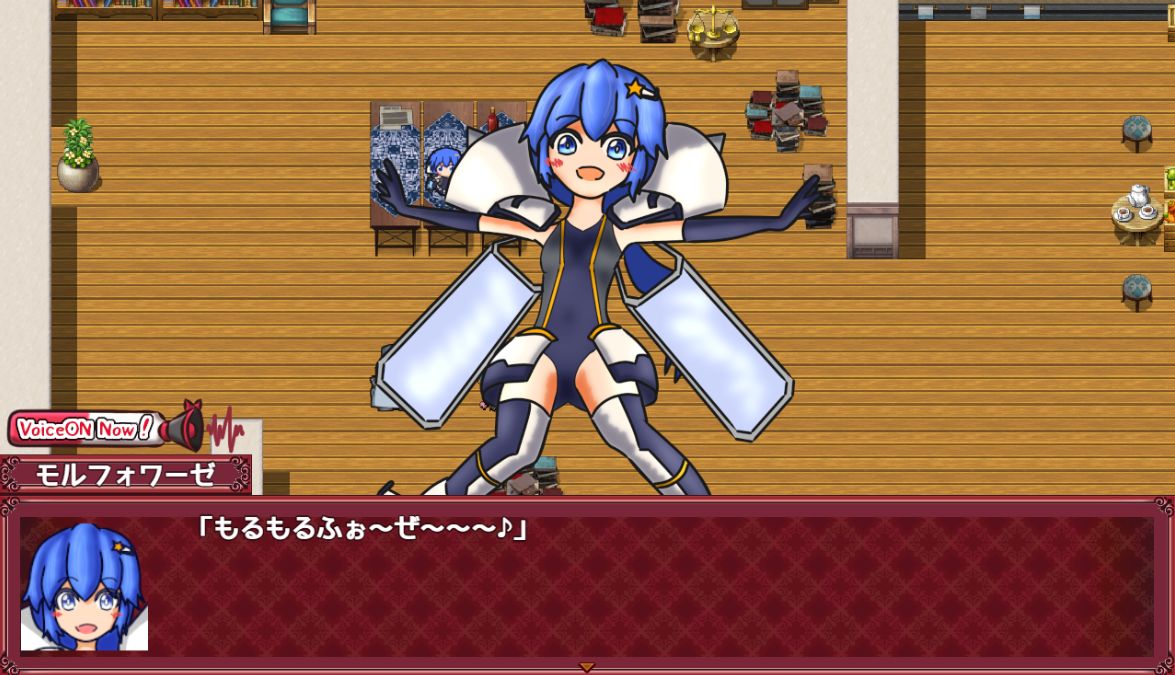Toggle the VoiceON Now megaphone indicator
Viewport: 1175px width, 675px height.
point(182,429)
